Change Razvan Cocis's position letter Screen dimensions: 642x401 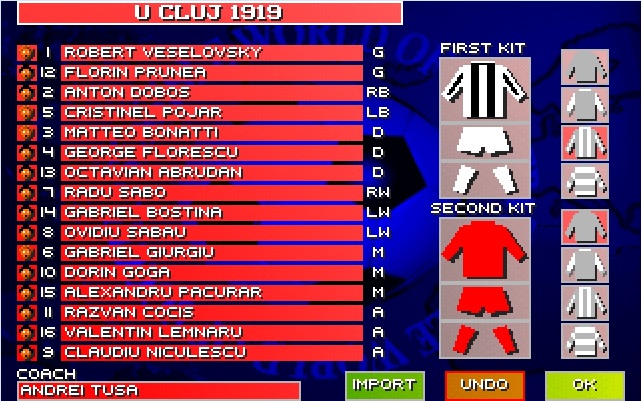[x=378, y=312]
